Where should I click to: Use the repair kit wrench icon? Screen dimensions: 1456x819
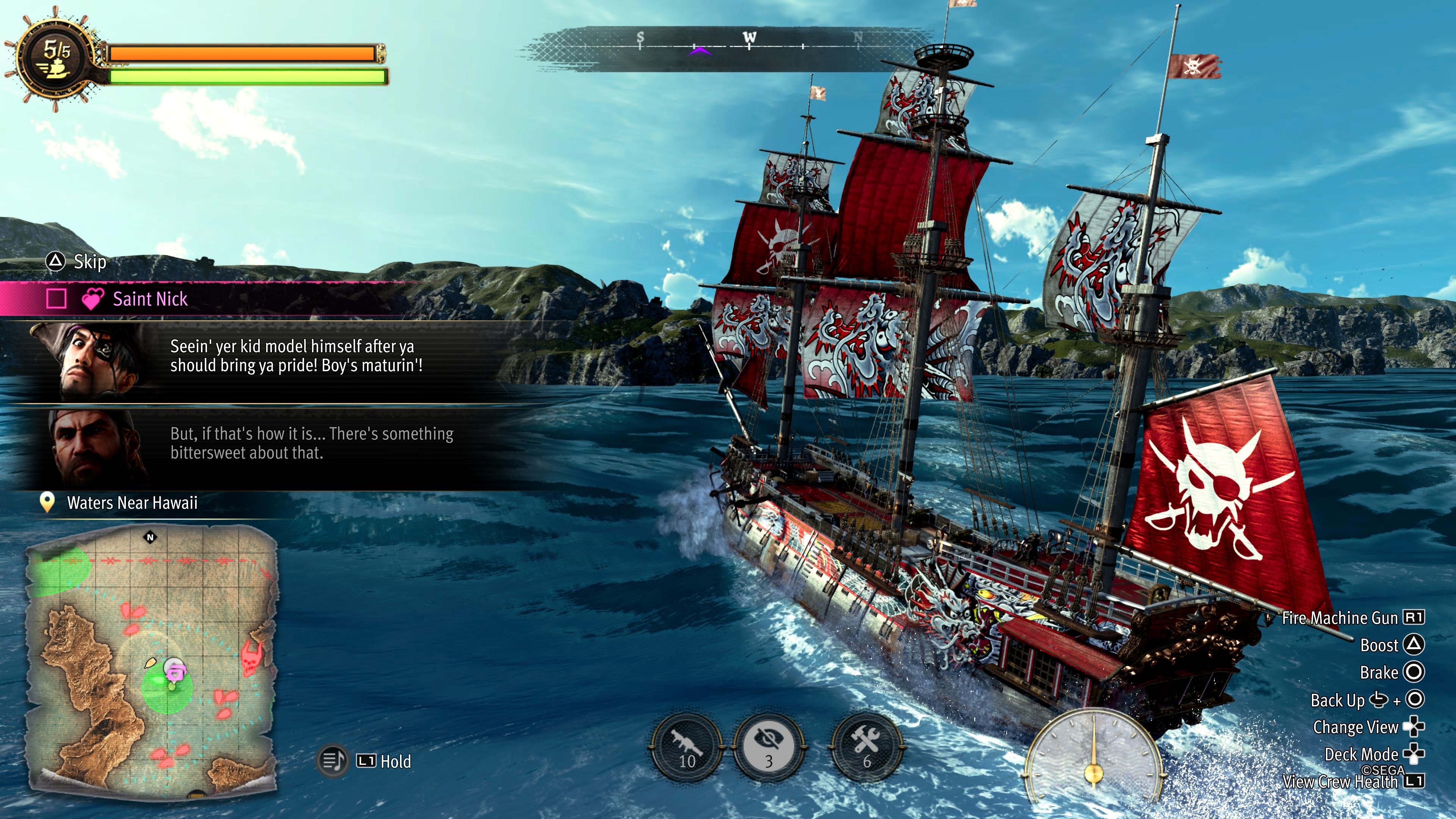click(865, 747)
